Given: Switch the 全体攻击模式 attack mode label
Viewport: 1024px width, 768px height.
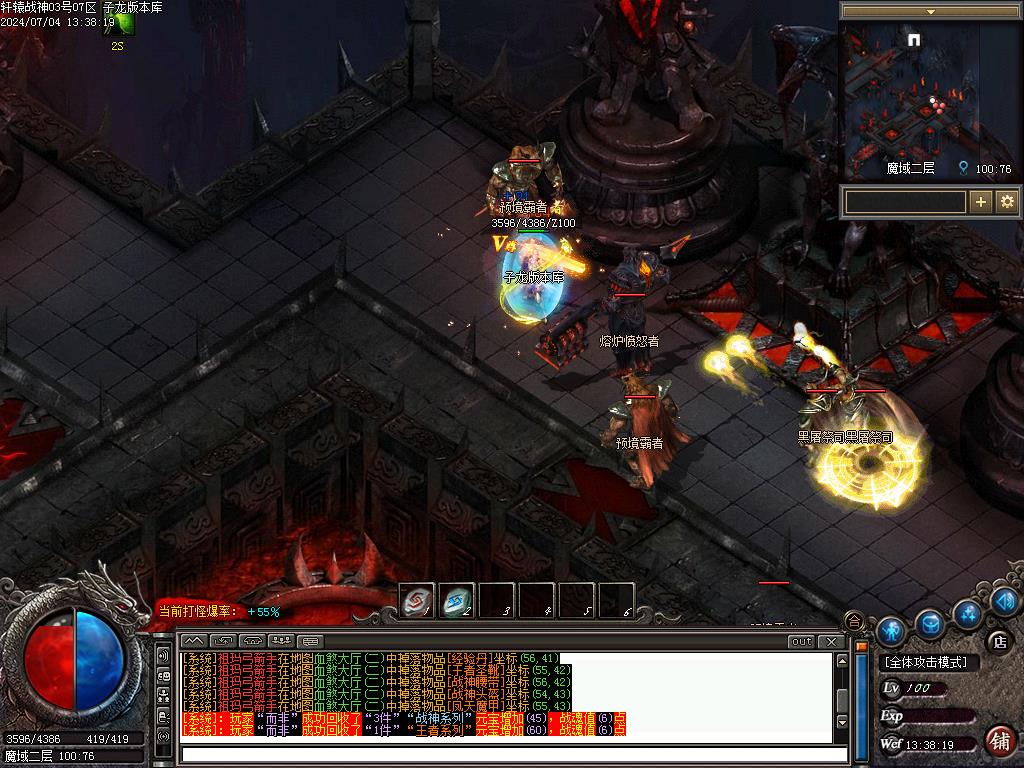Looking at the screenshot, I should click(x=929, y=663).
